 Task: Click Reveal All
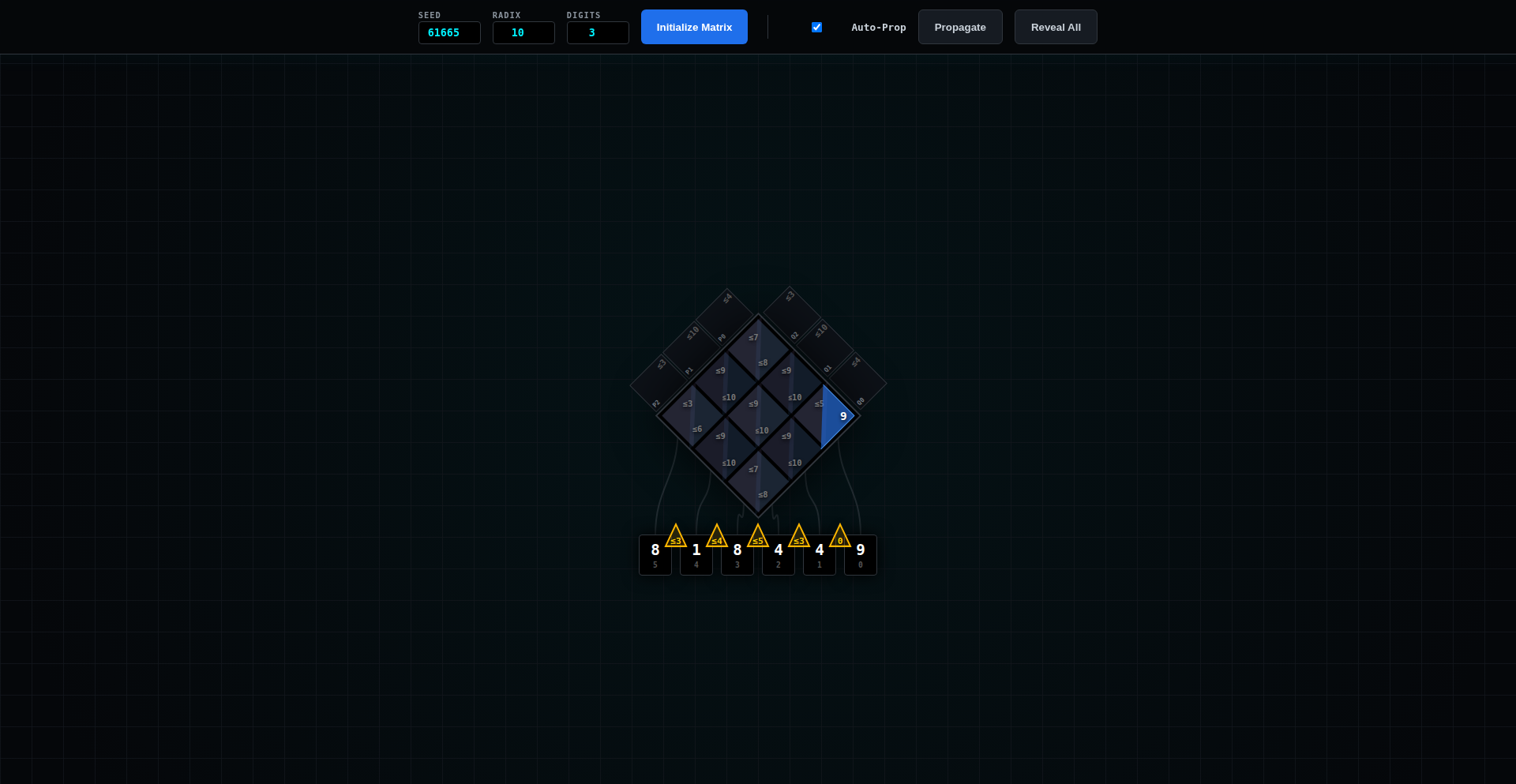[x=1056, y=26]
